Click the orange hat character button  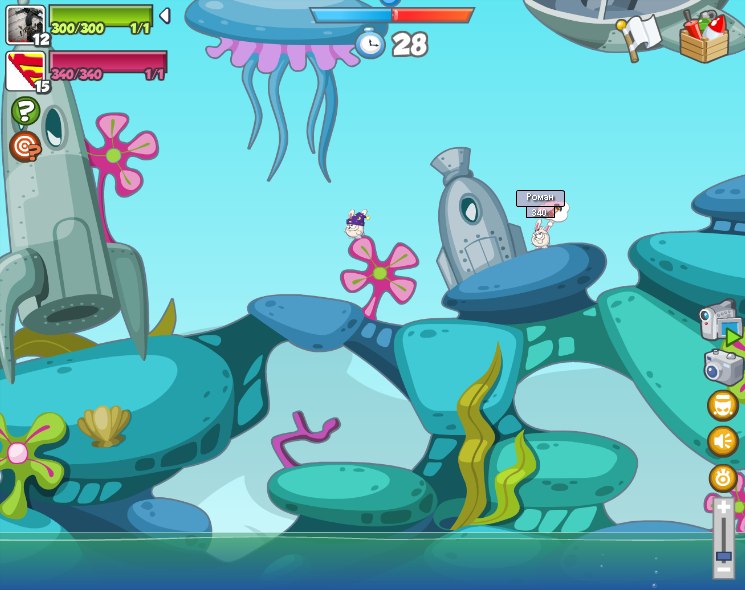[722, 405]
